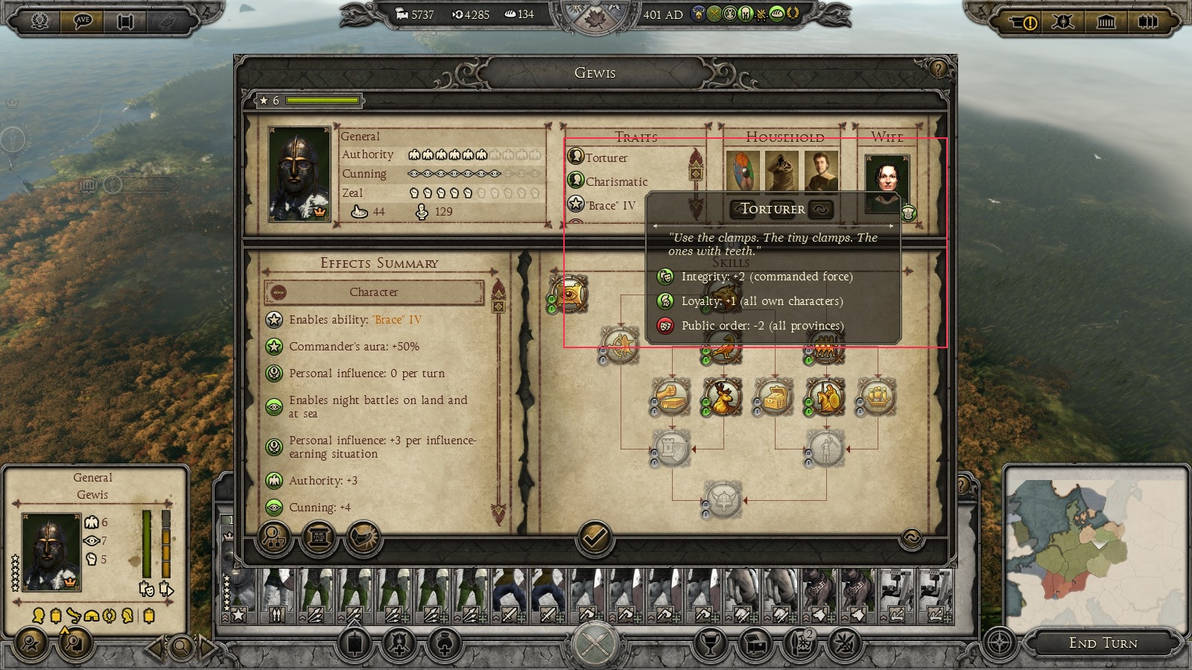The width and height of the screenshot is (1192, 670).
Task: Choose the horned helmet skill at the tree's bottom
Action: tap(722, 498)
